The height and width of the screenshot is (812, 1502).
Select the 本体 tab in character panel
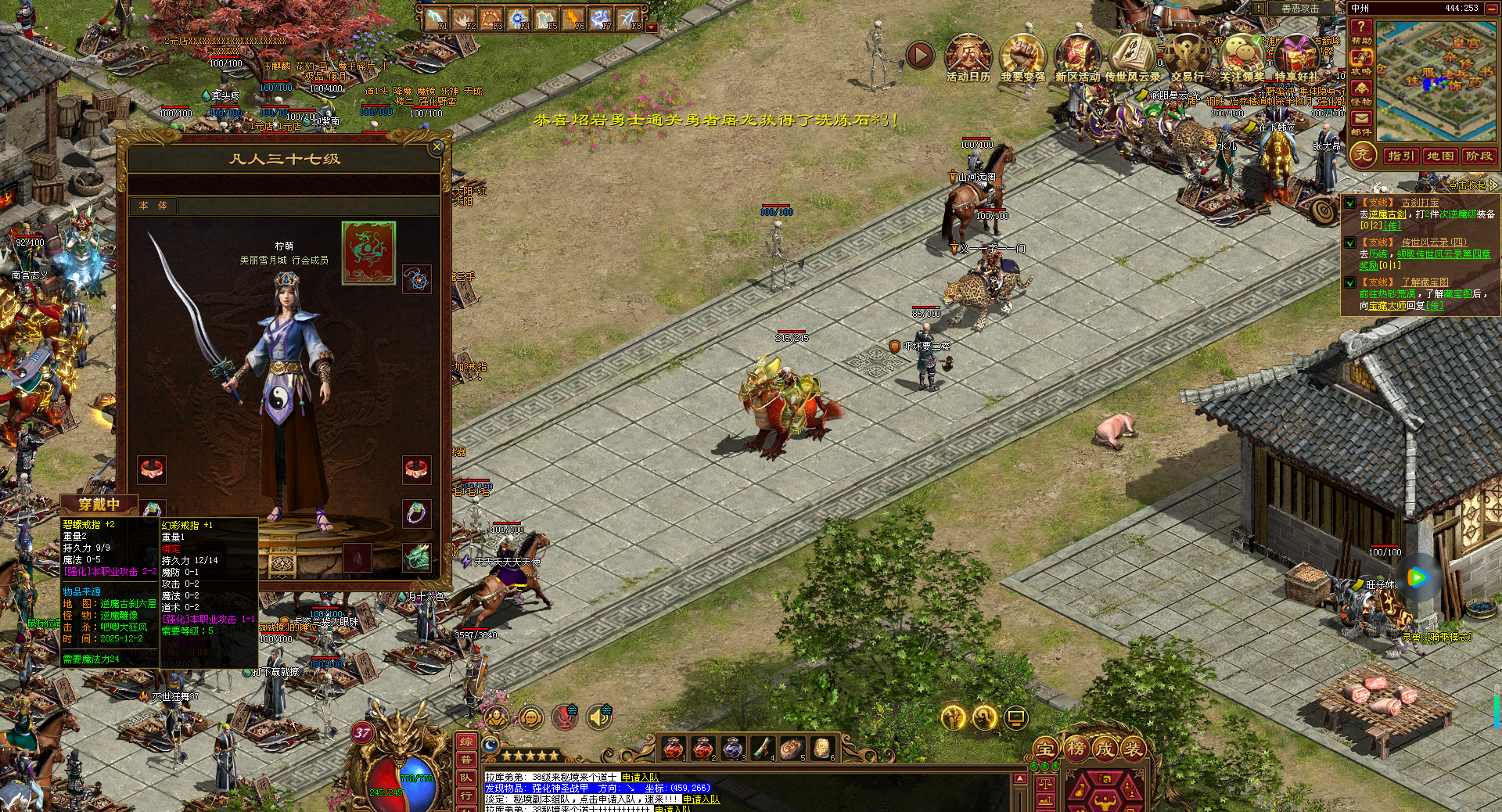coord(153,206)
